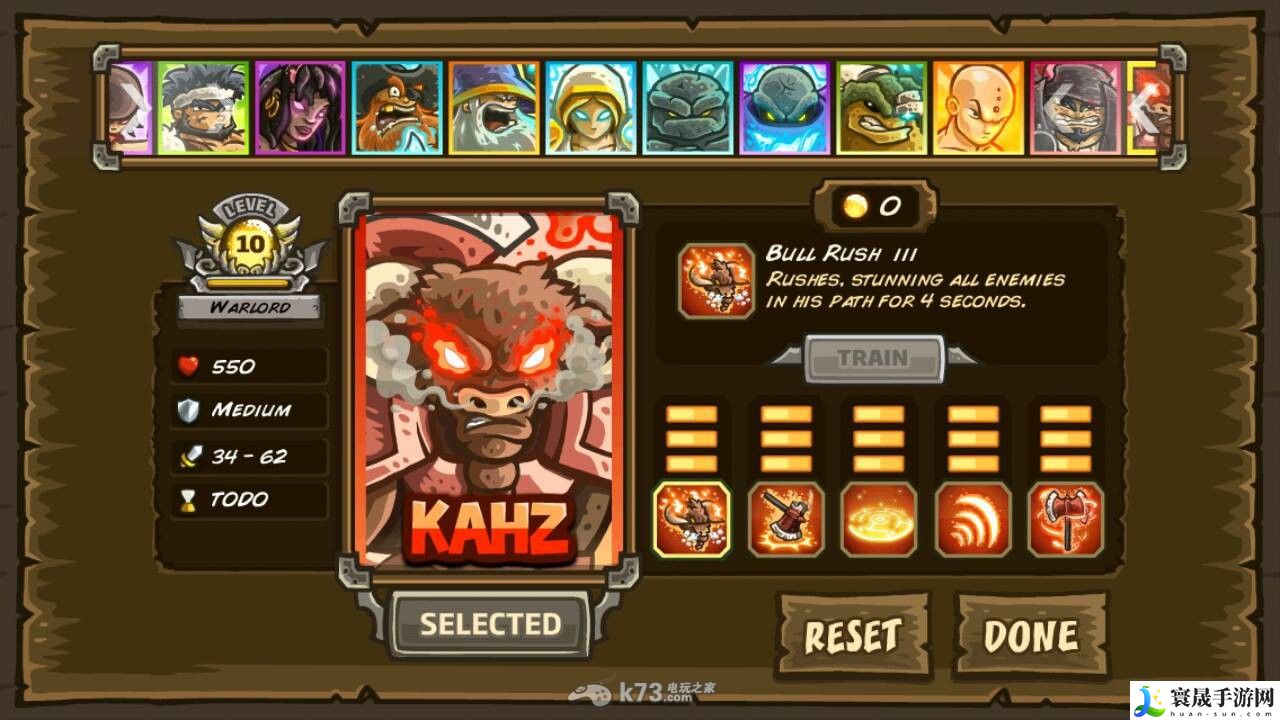Select the purple-skinned sorceress hero portrait

(x=300, y=108)
